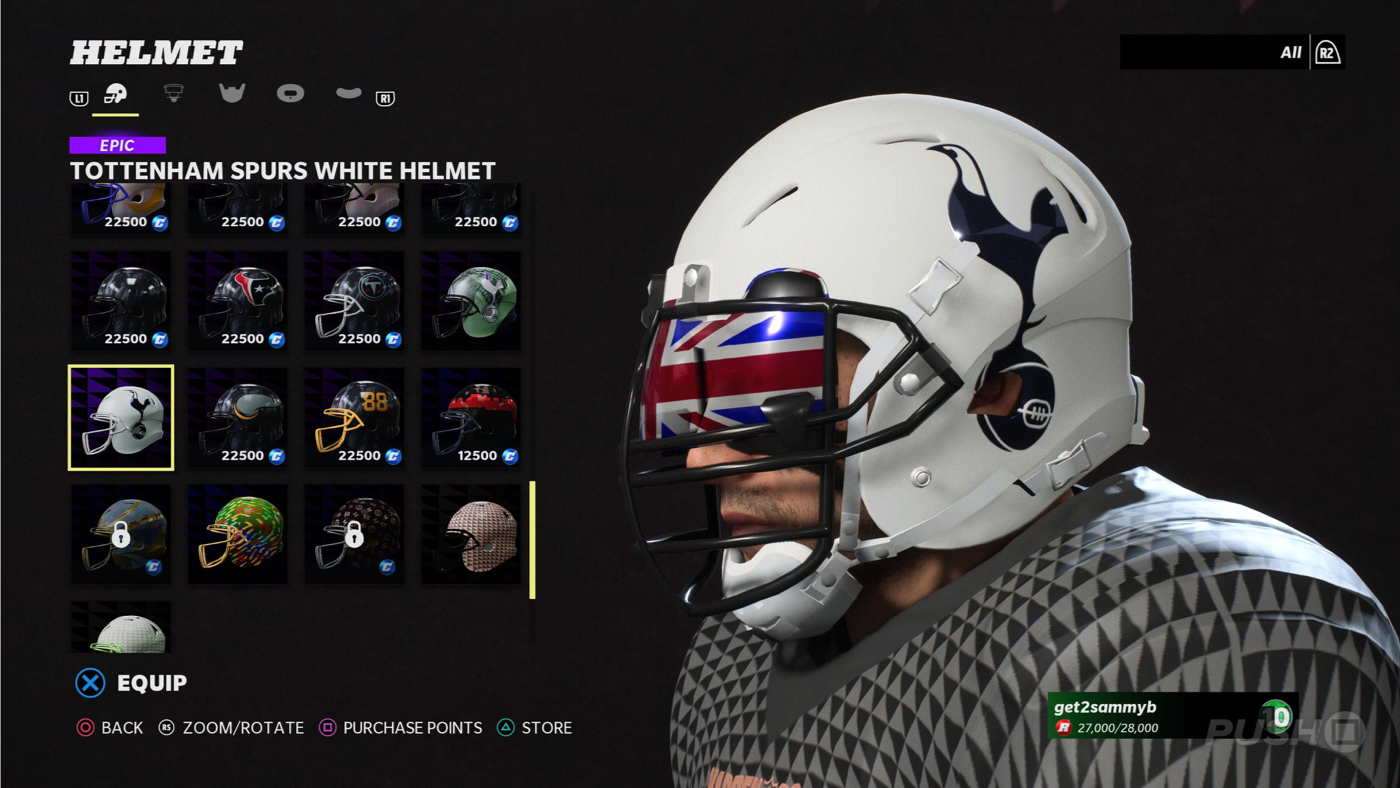The image size is (1400, 788).
Task: Select the locked dark monogram helmet
Action: point(354,534)
